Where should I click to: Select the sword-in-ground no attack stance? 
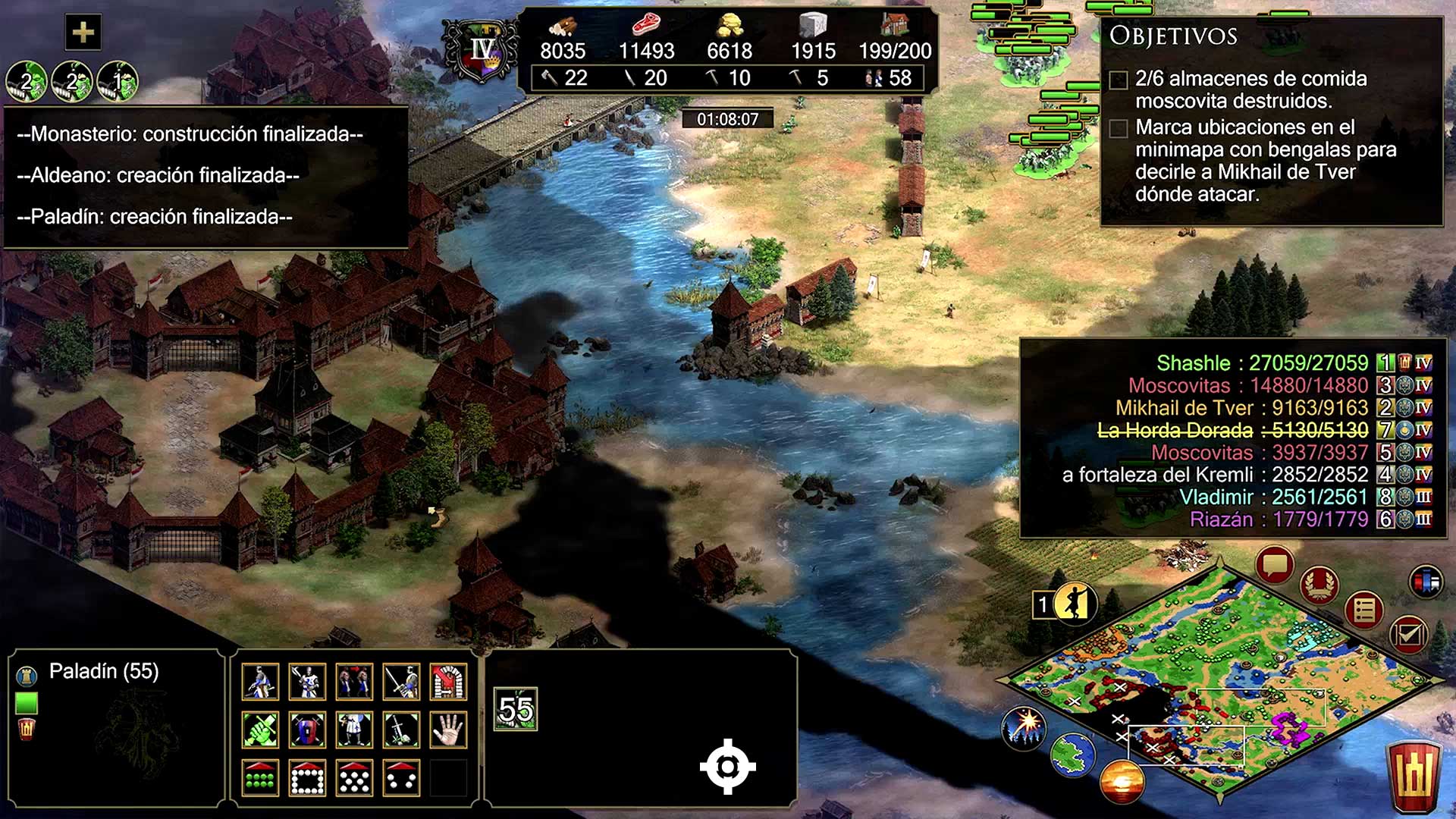click(x=401, y=730)
